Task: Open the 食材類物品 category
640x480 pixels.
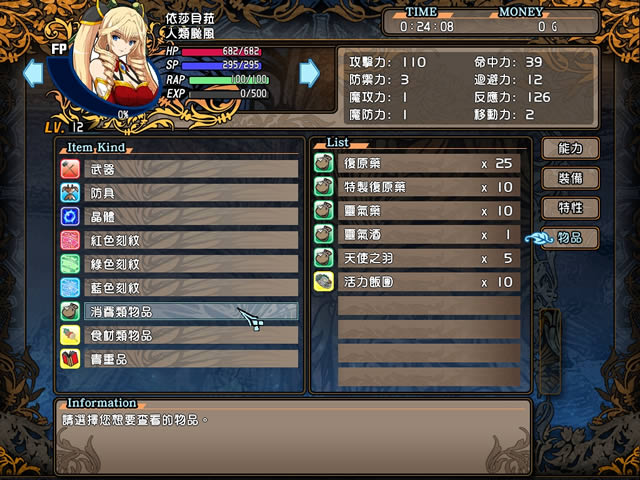Action: (180, 335)
